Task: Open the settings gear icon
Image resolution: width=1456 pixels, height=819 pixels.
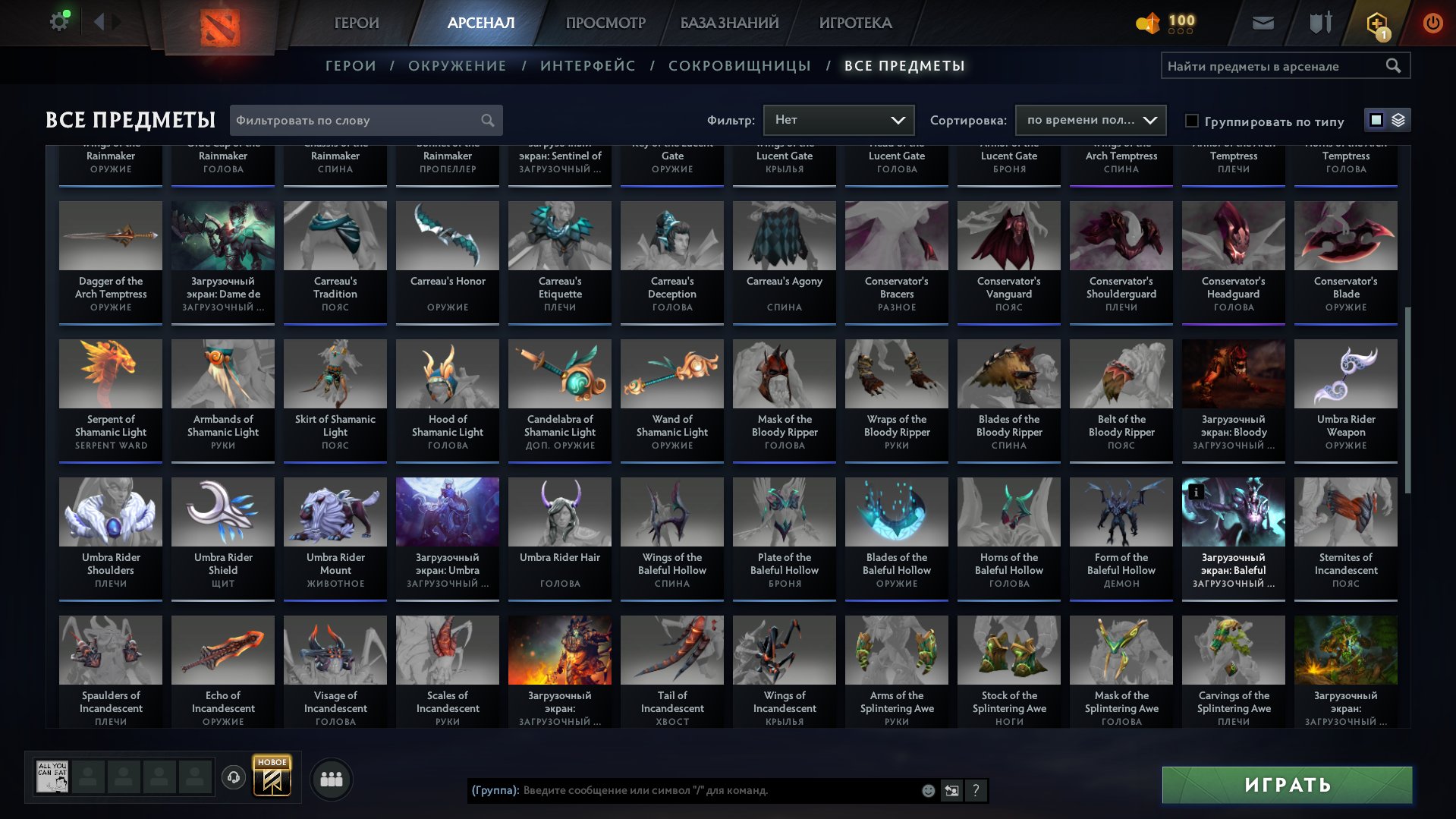Action: [59, 20]
